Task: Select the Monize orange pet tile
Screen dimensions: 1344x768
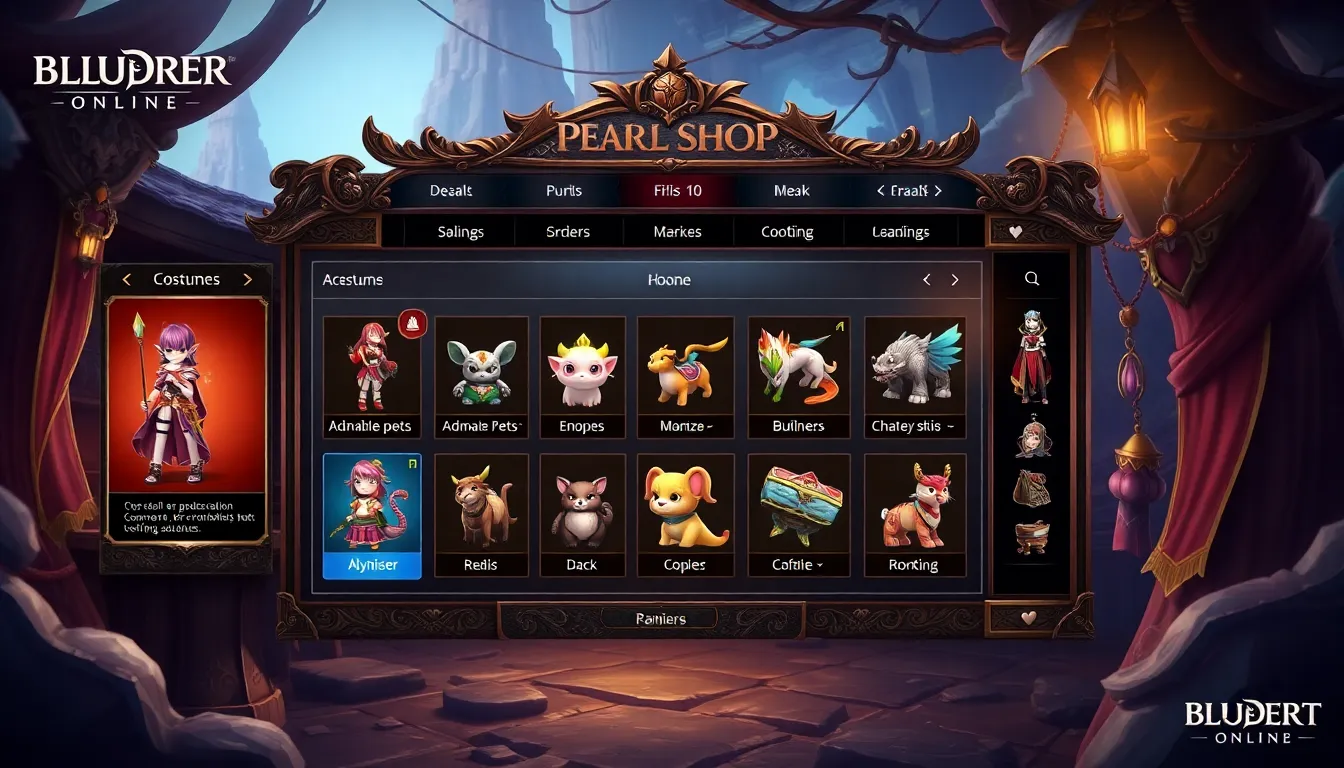Action: point(685,377)
